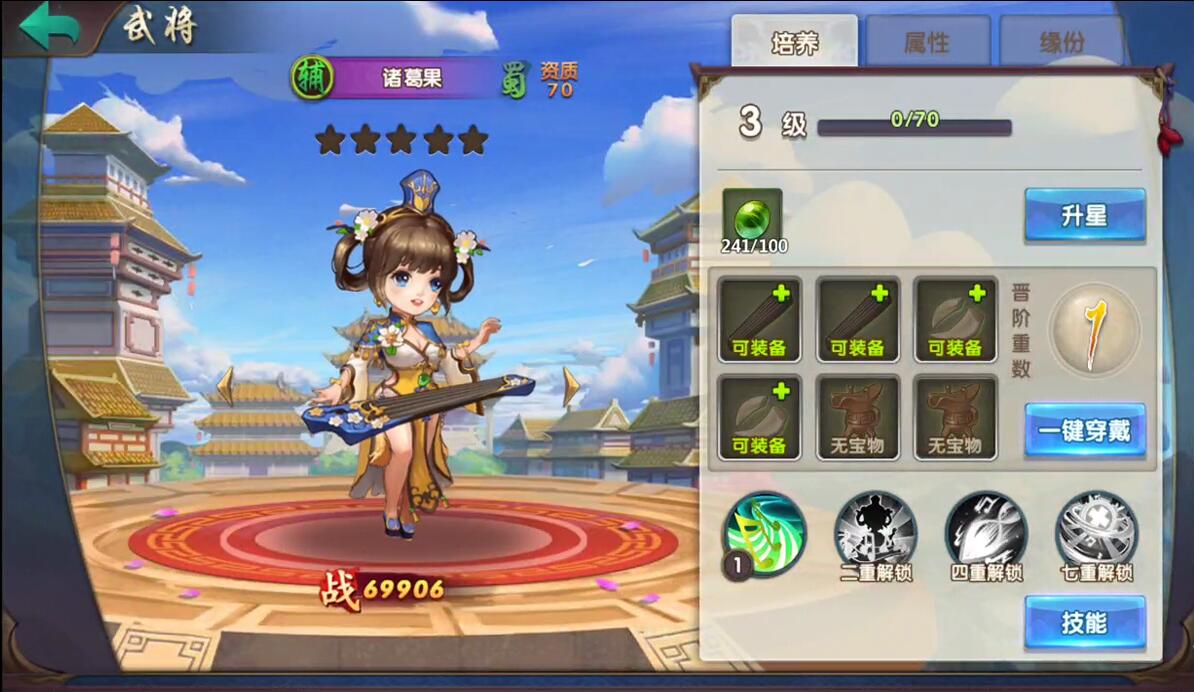This screenshot has height=692, width=1194.
Task: Show the next hero with right arrow
Action: pos(570,386)
